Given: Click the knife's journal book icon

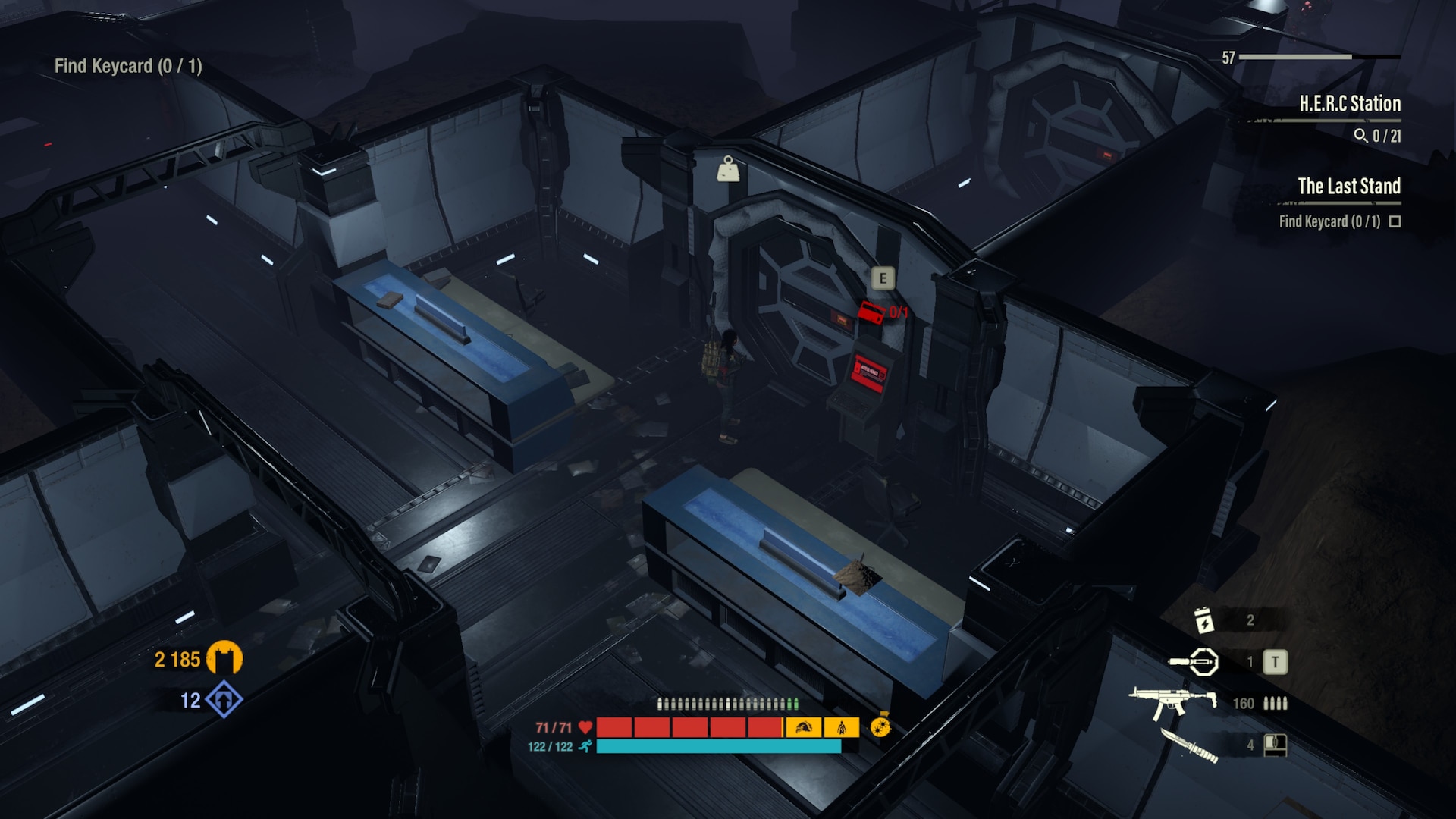Looking at the screenshot, I should click(x=1275, y=745).
